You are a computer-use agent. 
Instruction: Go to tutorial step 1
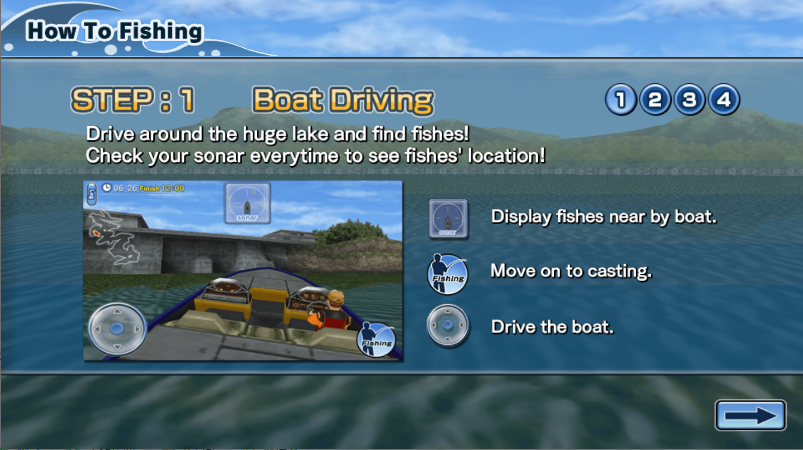[x=620, y=99]
